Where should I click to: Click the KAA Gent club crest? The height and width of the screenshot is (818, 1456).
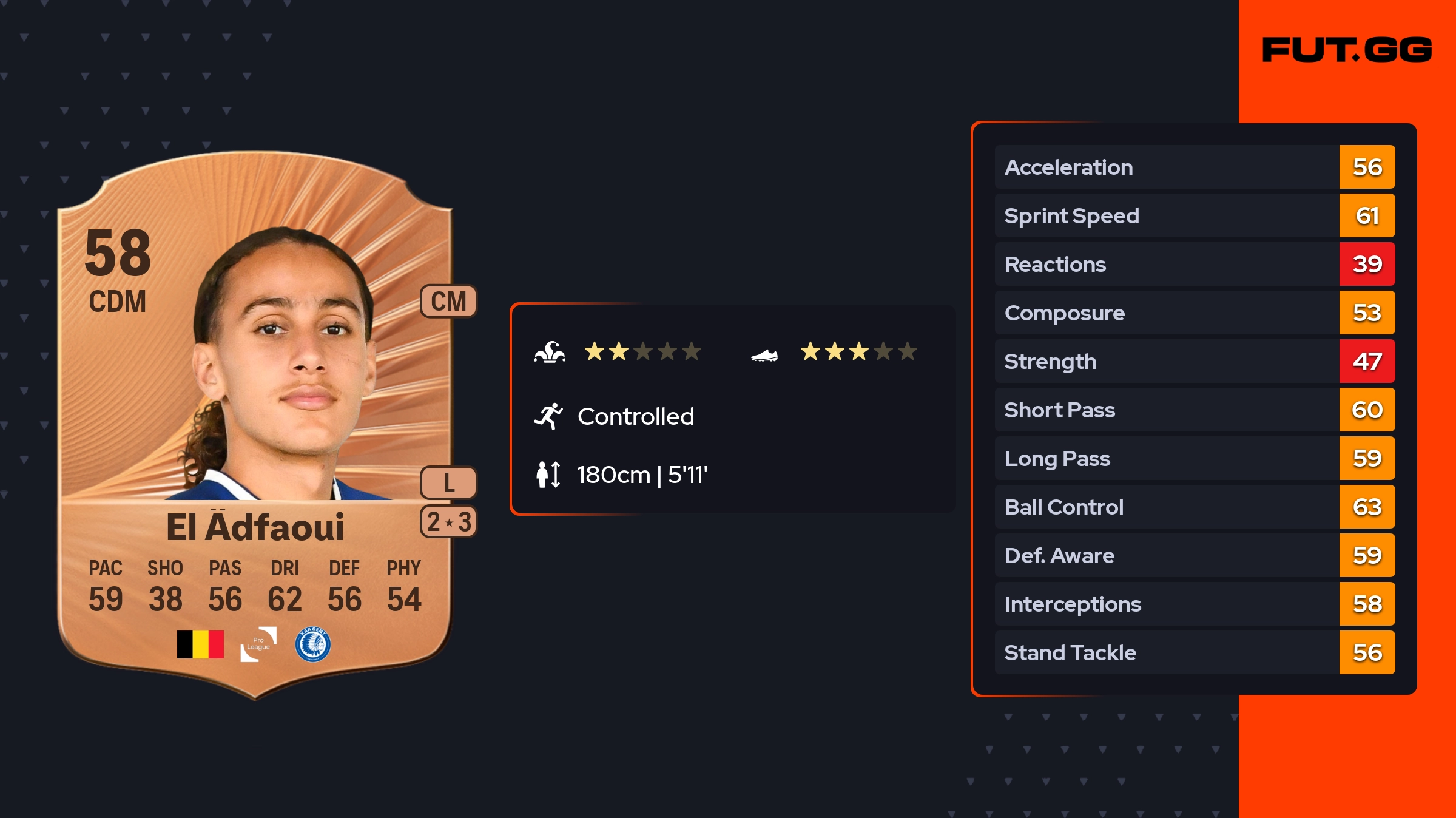coord(312,644)
